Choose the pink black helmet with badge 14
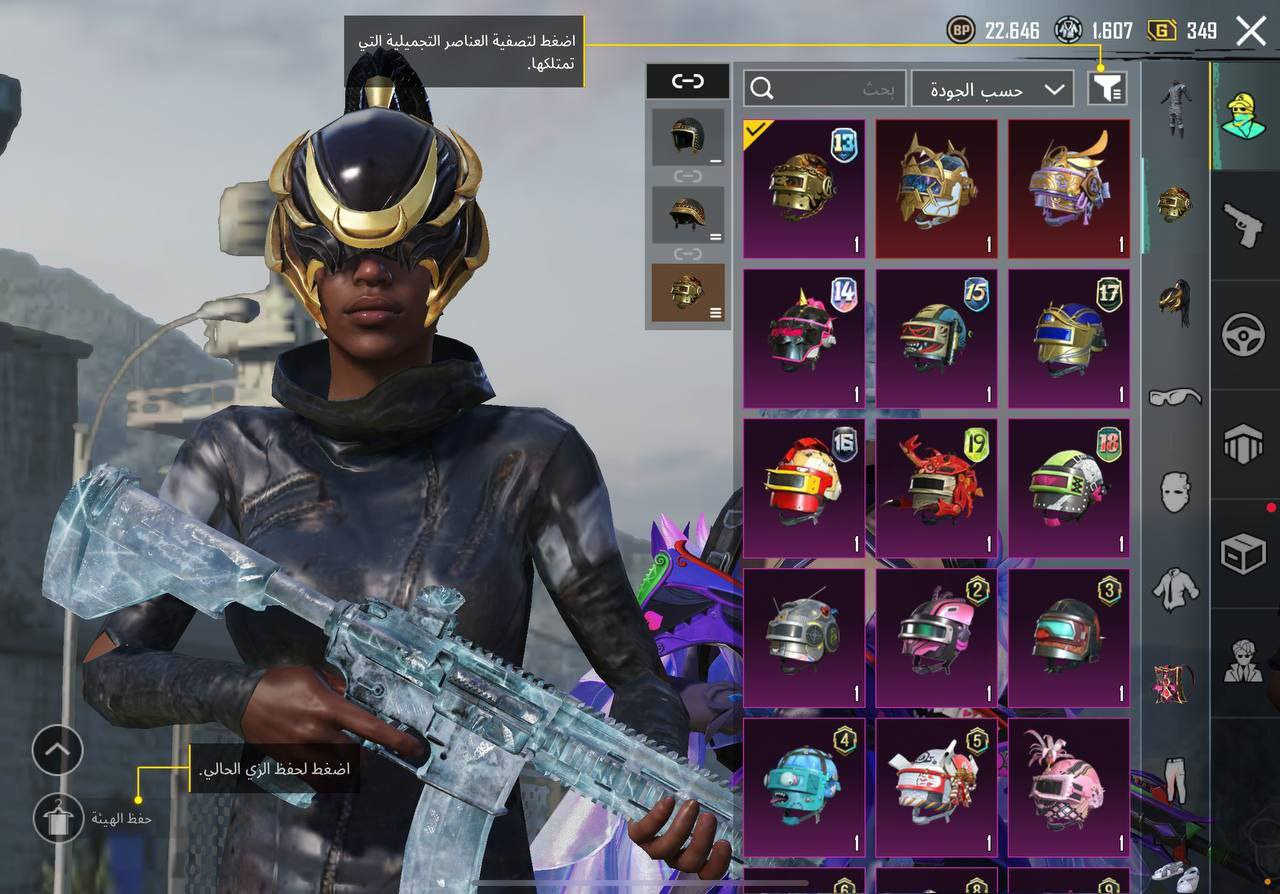Screen dimensions: 1280x894 (804, 338)
